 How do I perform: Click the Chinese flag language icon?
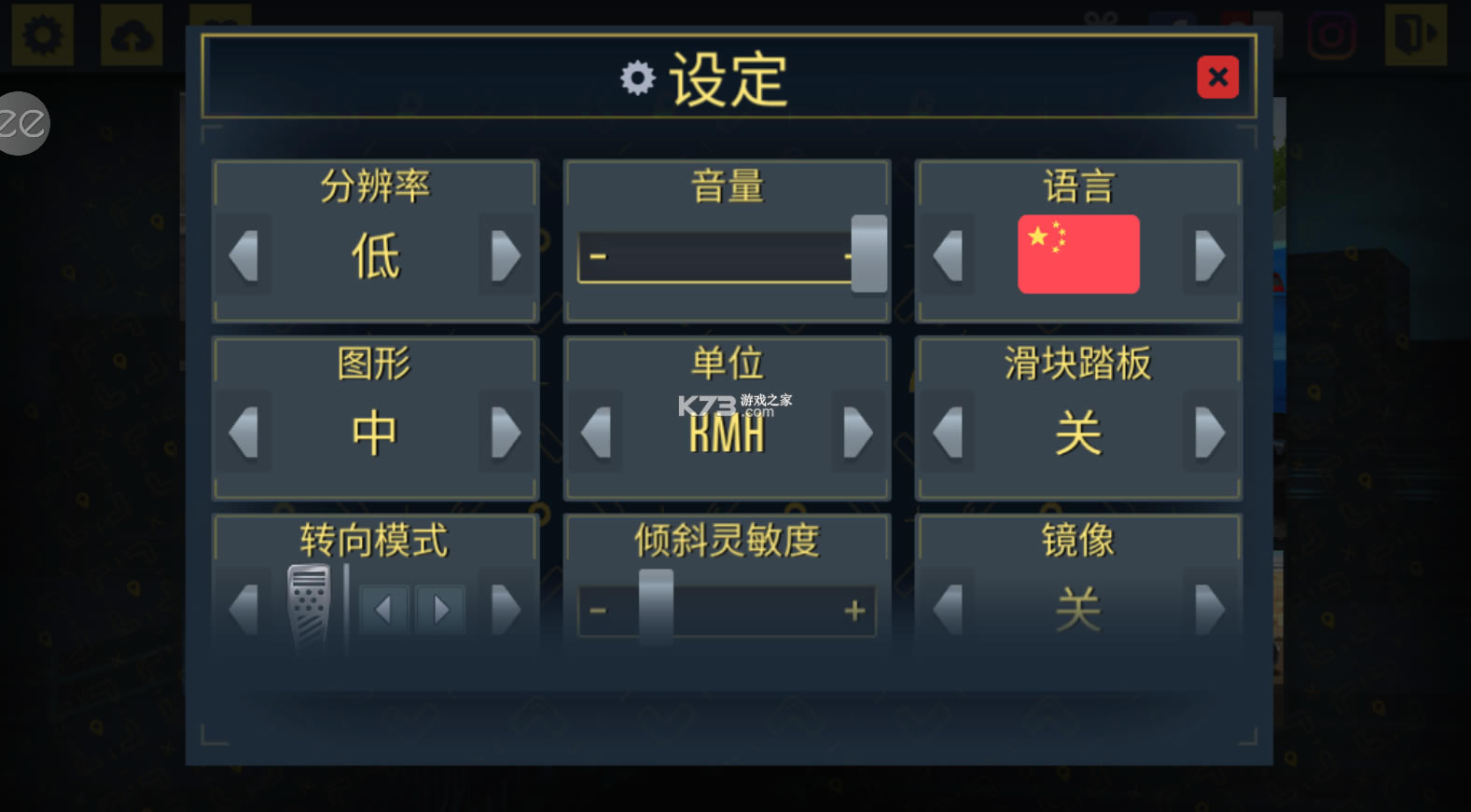pyautogui.click(x=1078, y=254)
